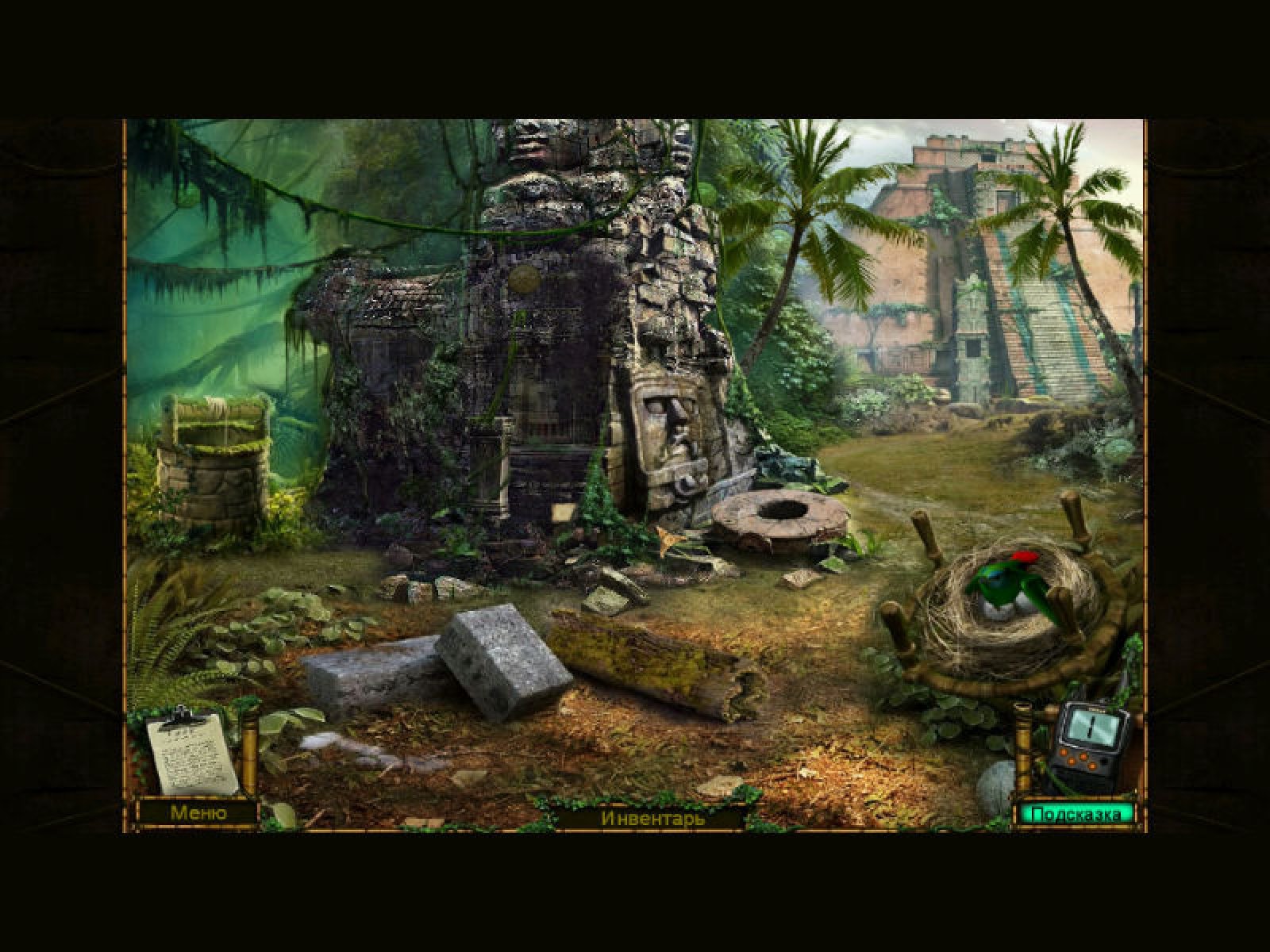
Task: Use the Подсказка hint button
Action: click(x=1076, y=814)
